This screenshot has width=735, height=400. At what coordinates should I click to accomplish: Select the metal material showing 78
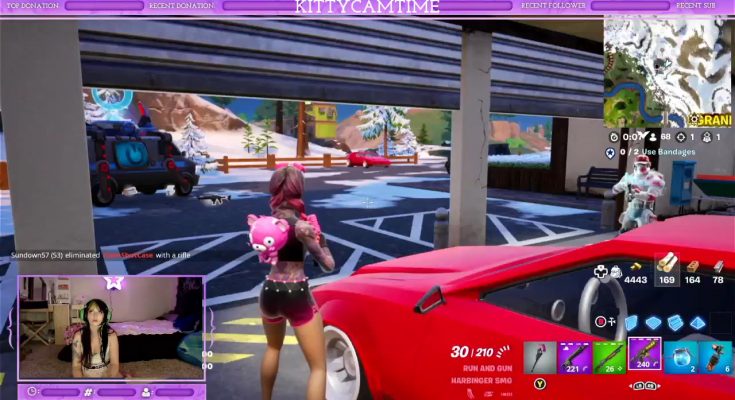pos(718,268)
